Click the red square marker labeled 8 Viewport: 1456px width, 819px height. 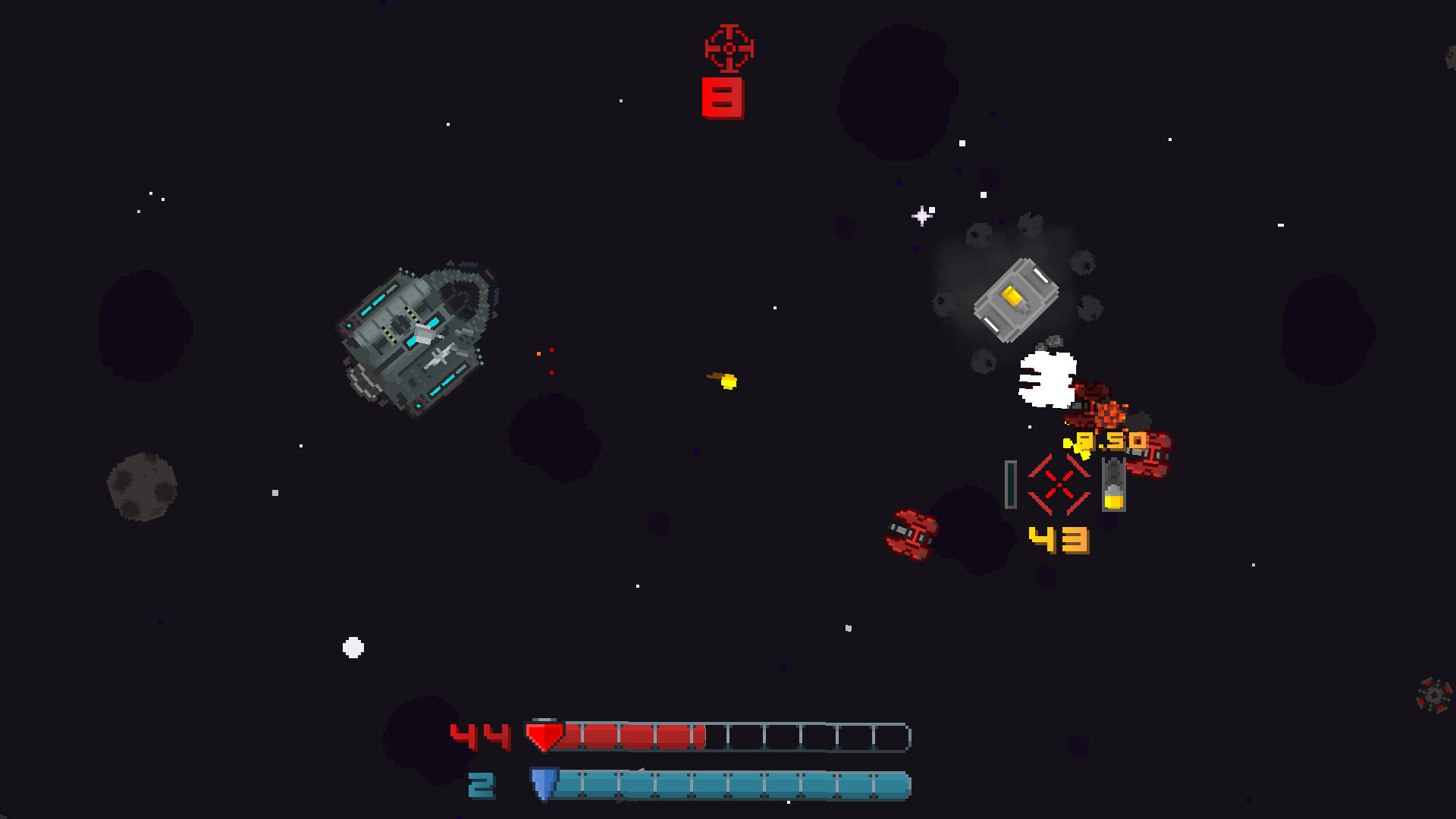coord(723,97)
